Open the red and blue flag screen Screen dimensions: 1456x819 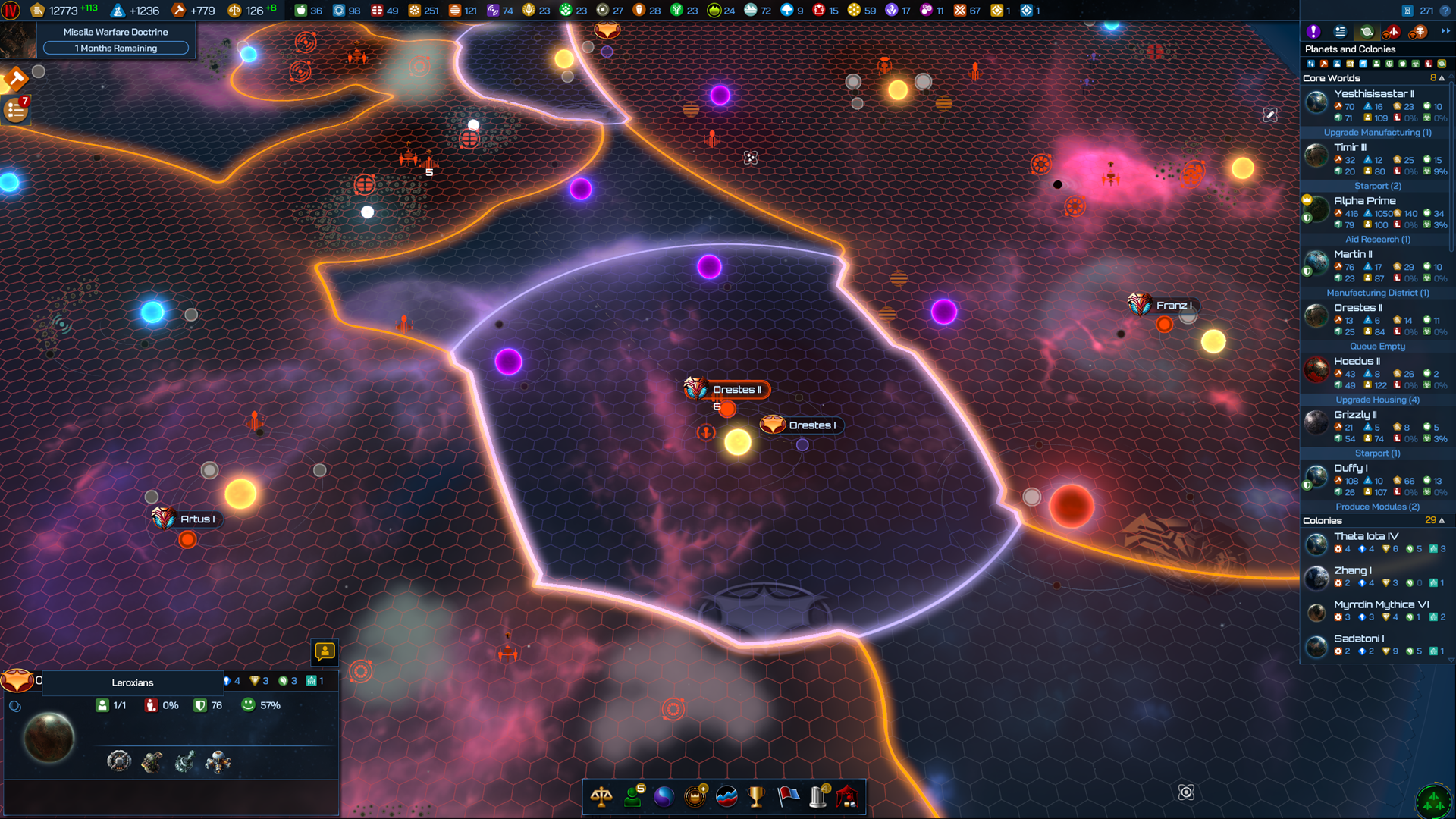click(788, 797)
